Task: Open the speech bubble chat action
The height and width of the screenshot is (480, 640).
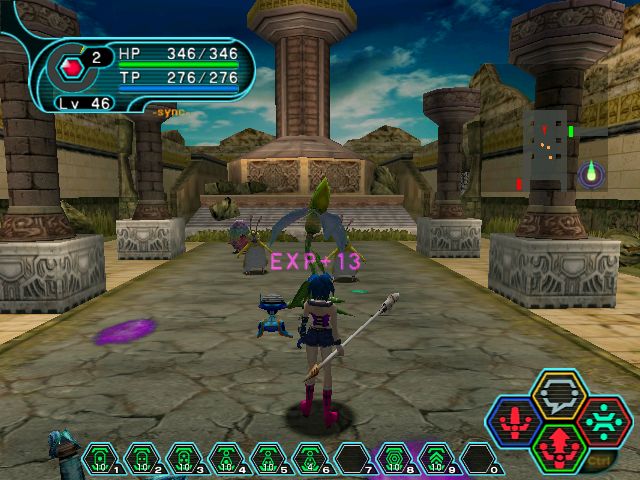Action: (x=560, y=394)
